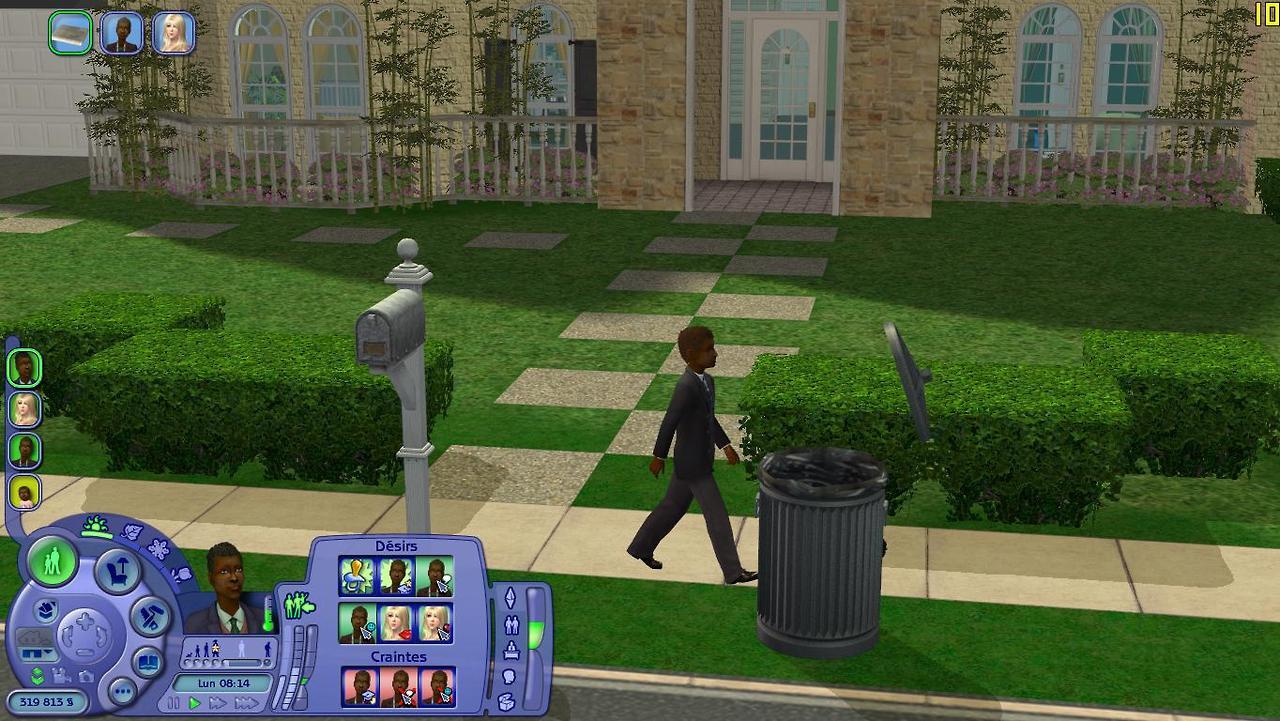
Task: Open Buy mode with the armchair button
Action: pyautogui.click(x=117, y=572)
